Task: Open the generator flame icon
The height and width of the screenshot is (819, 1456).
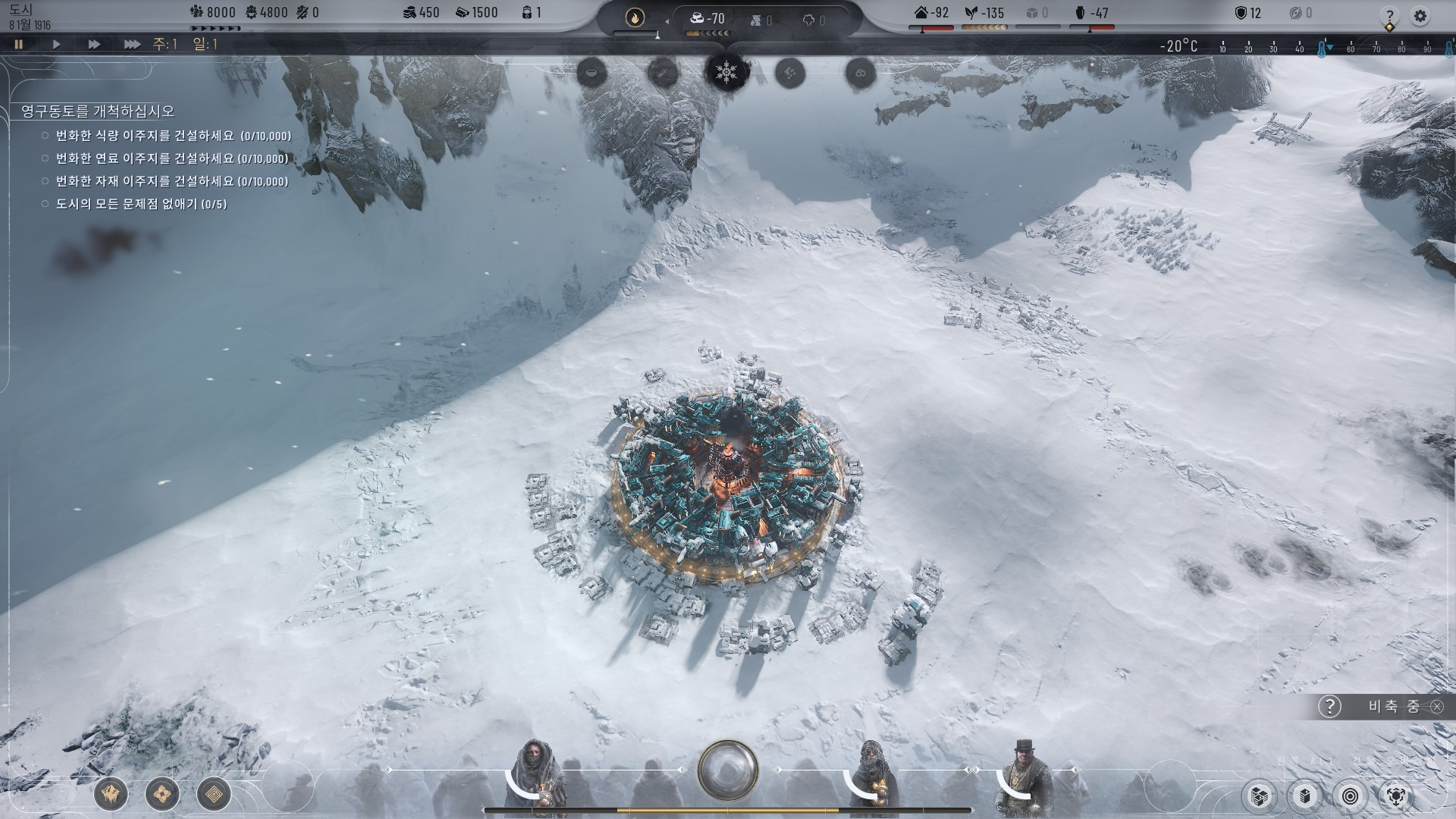Action: (635, 17)
